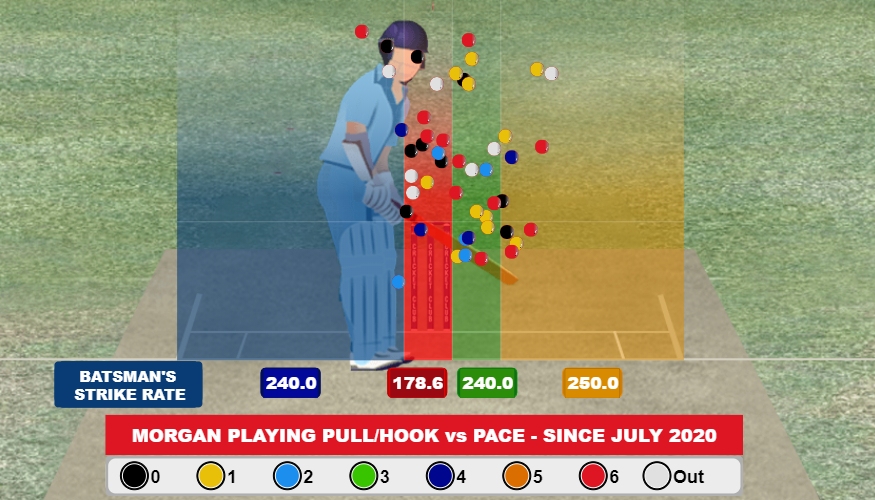Show the dark blue 4 runs legend entry
The width and height of the screenshot is (875, 500).
point(441,476)
